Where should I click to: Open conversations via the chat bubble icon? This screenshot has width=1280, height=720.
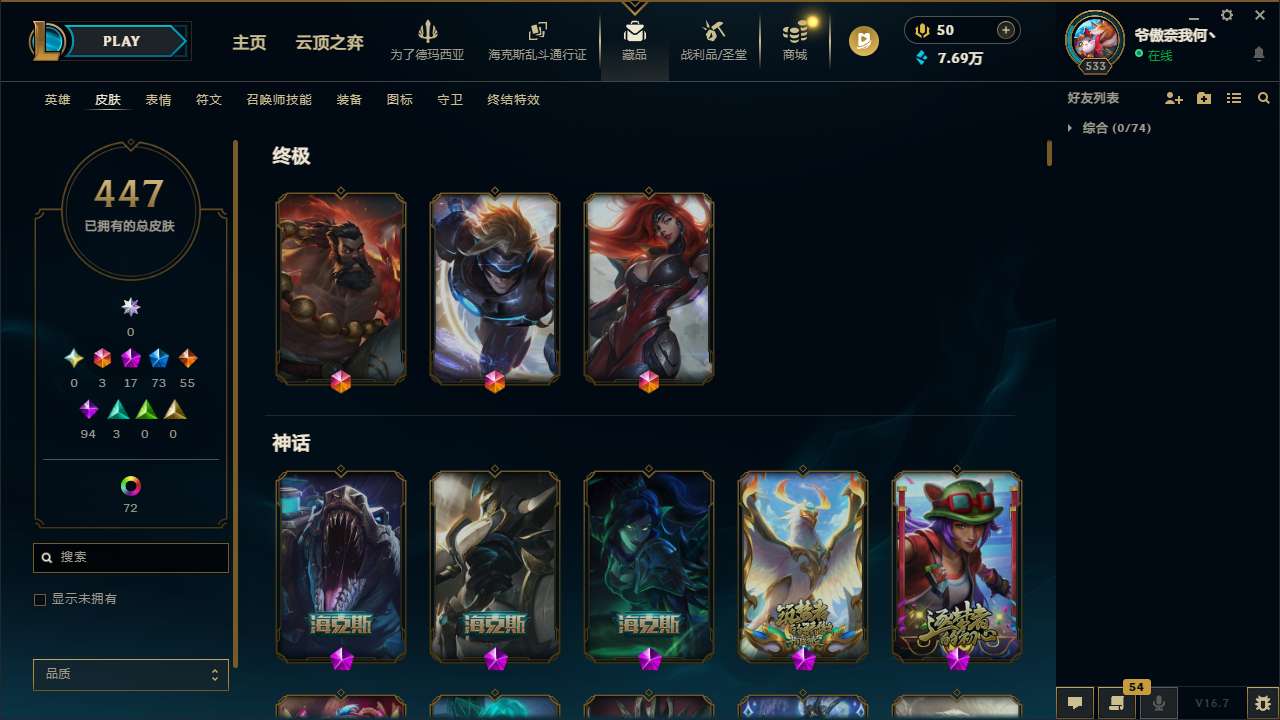point(1075,702)
